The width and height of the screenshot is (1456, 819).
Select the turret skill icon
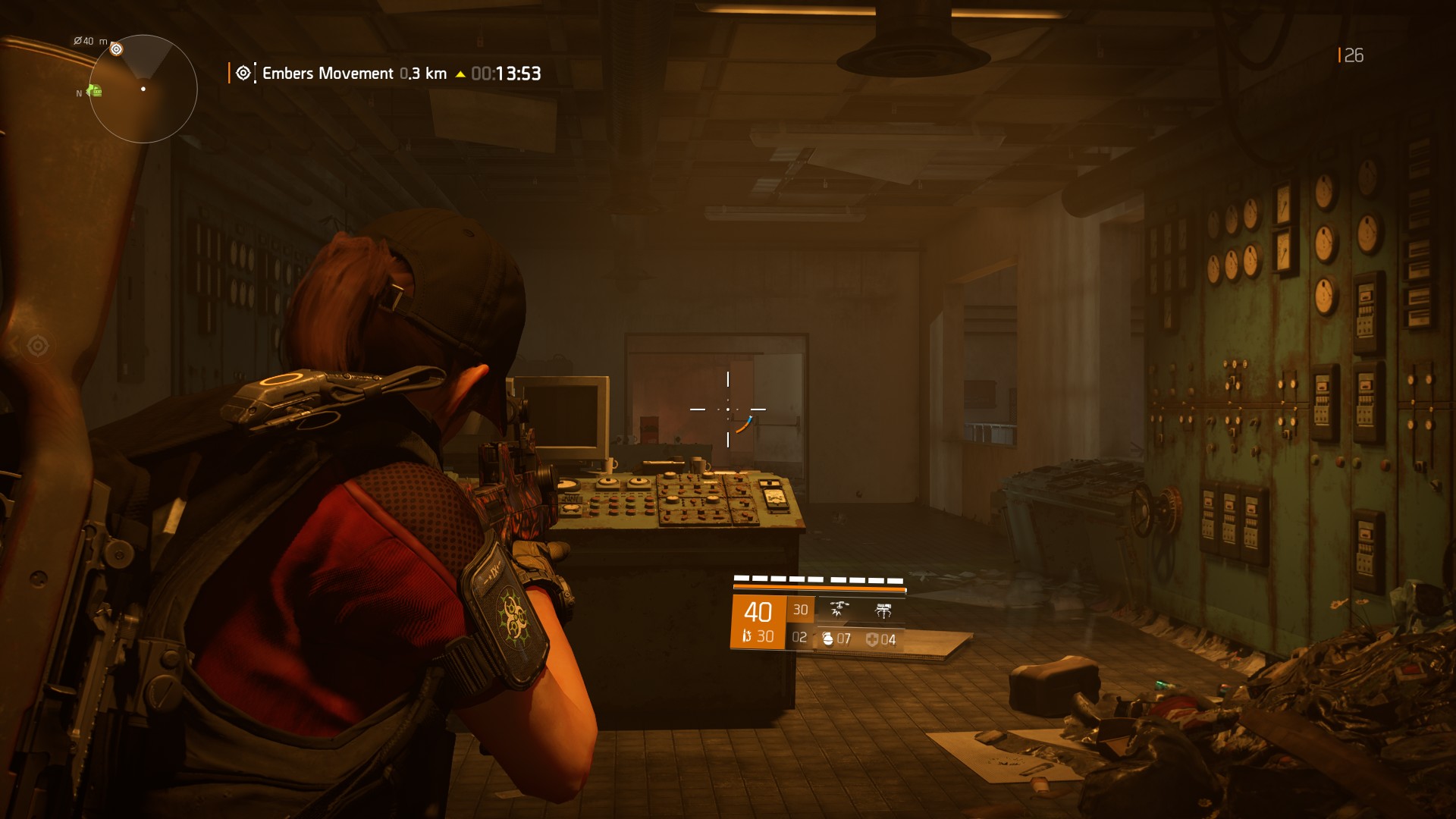[883, 610]
